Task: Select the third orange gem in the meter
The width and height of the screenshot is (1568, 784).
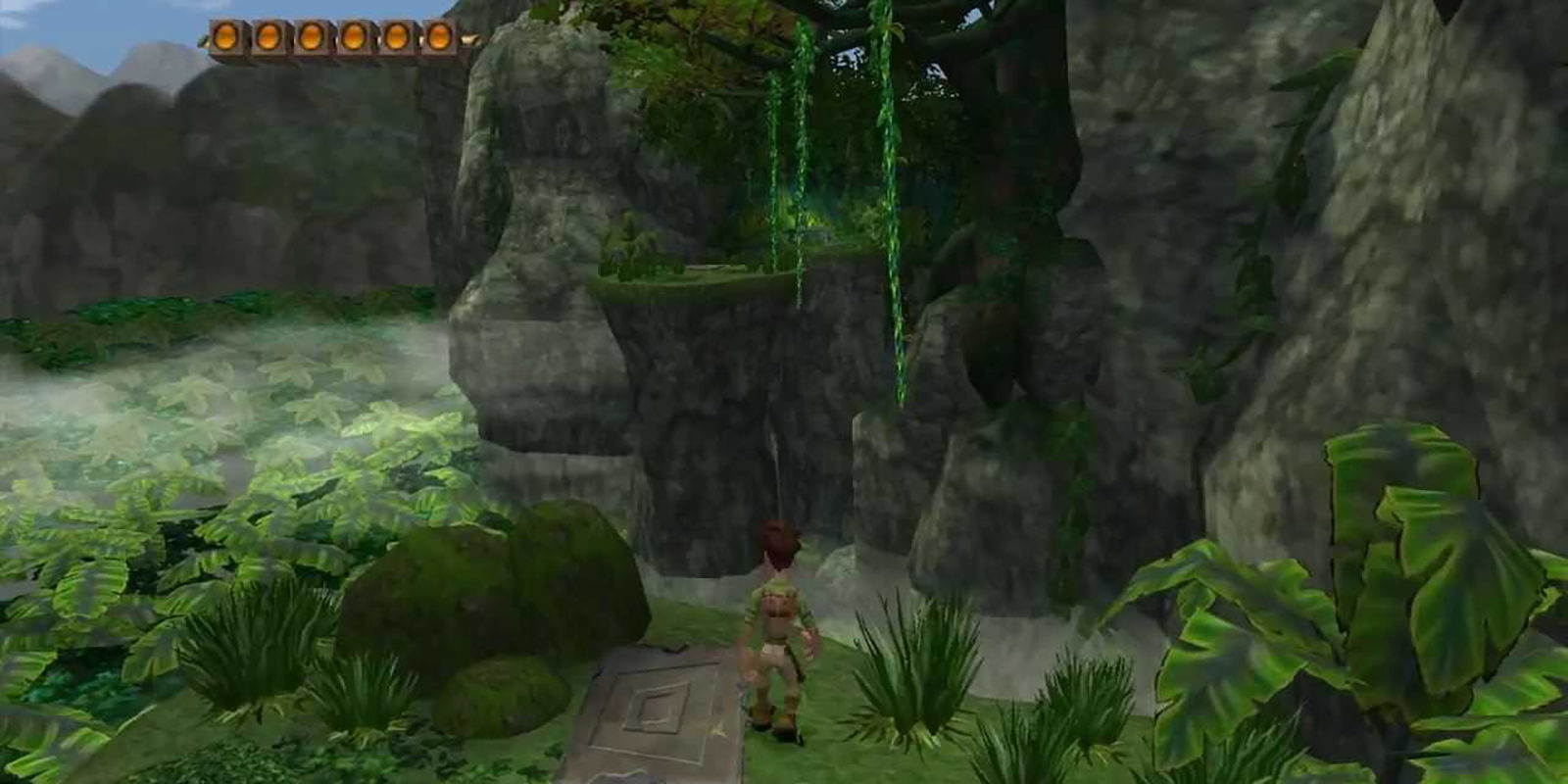Action: 311,37
